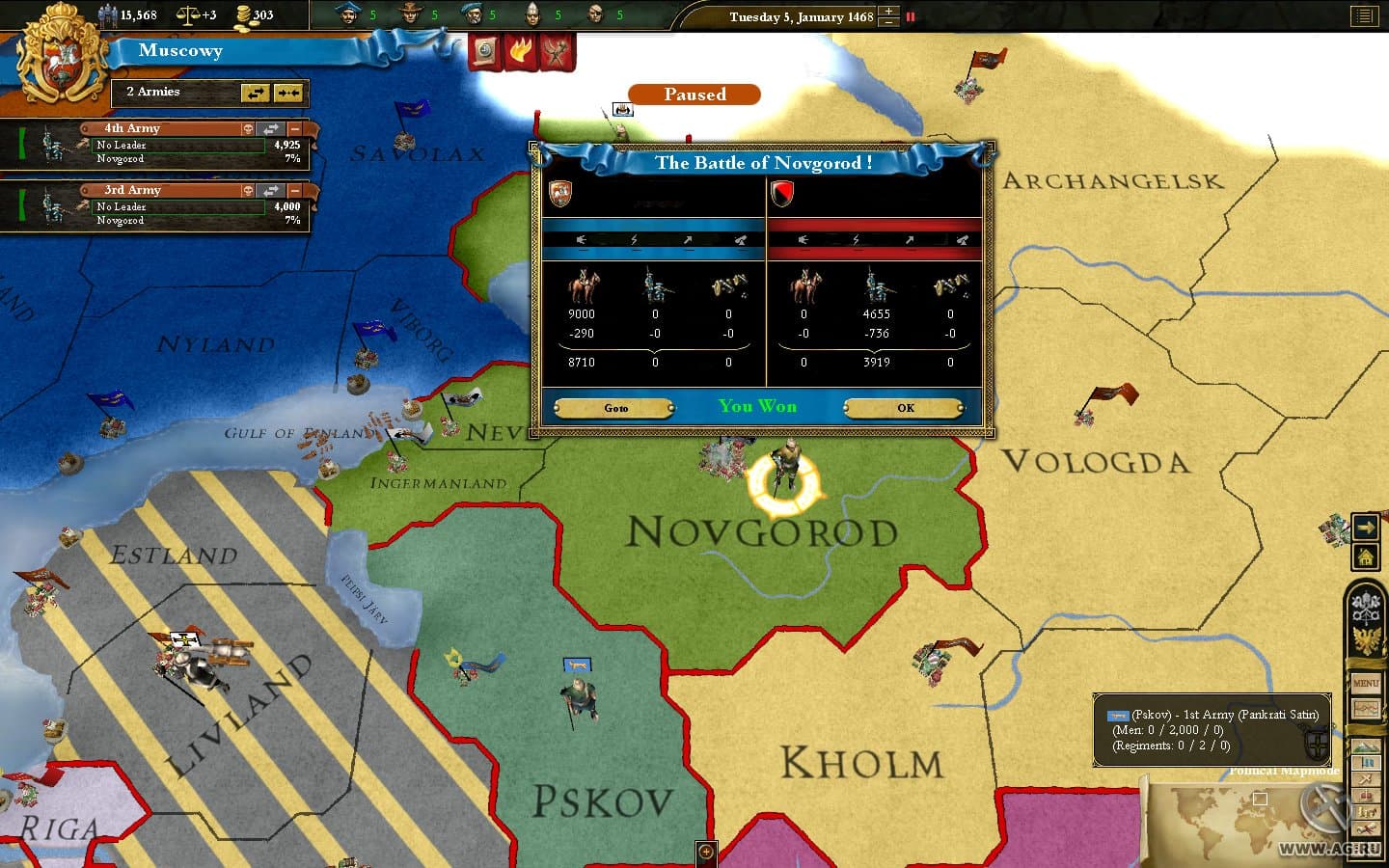This screenshot has height=868, width=1389.
Task: Open the ledger icon in the top-right corner
Action: [x=1363, y=15]
